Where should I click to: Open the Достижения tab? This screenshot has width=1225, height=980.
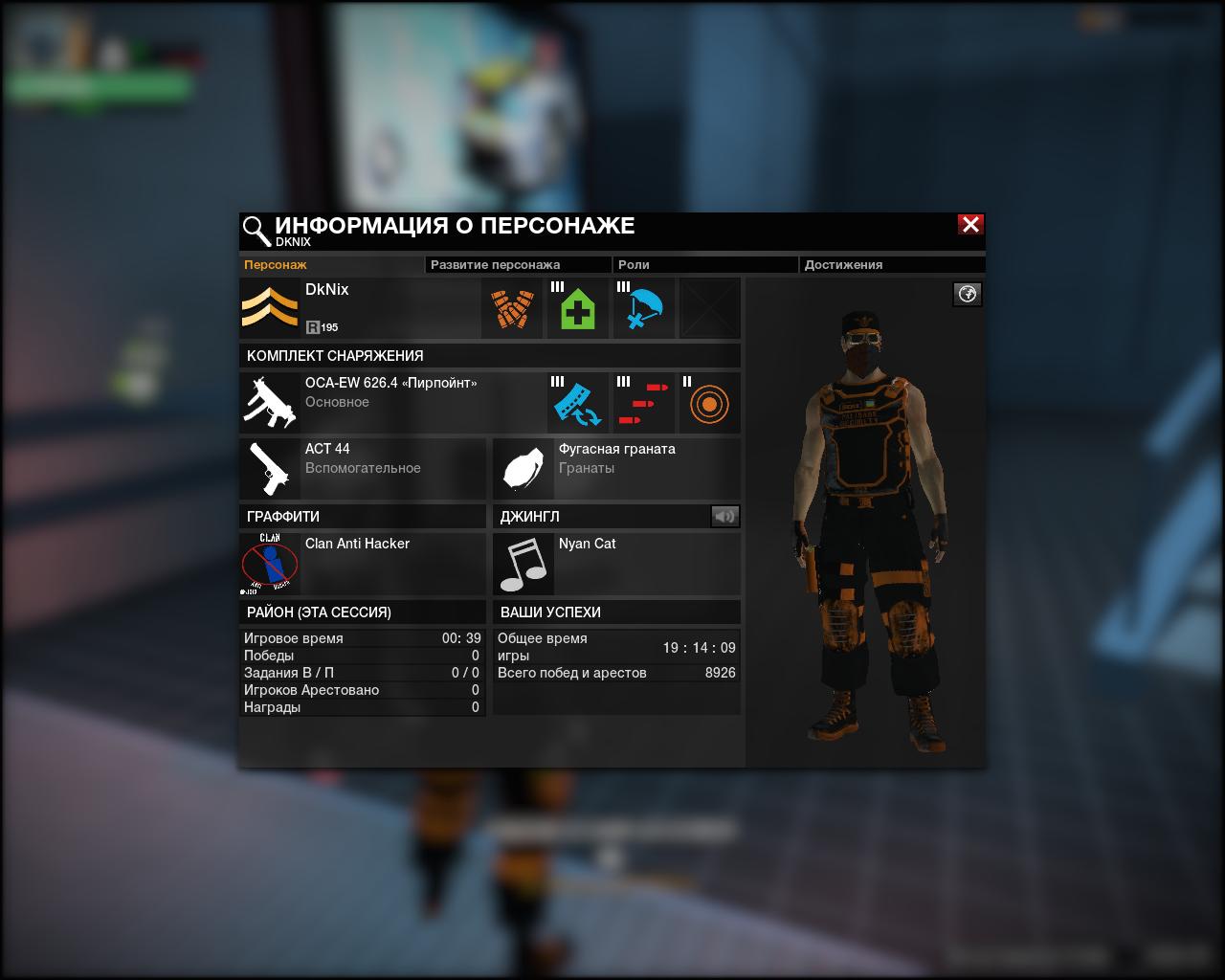point(843,265)
